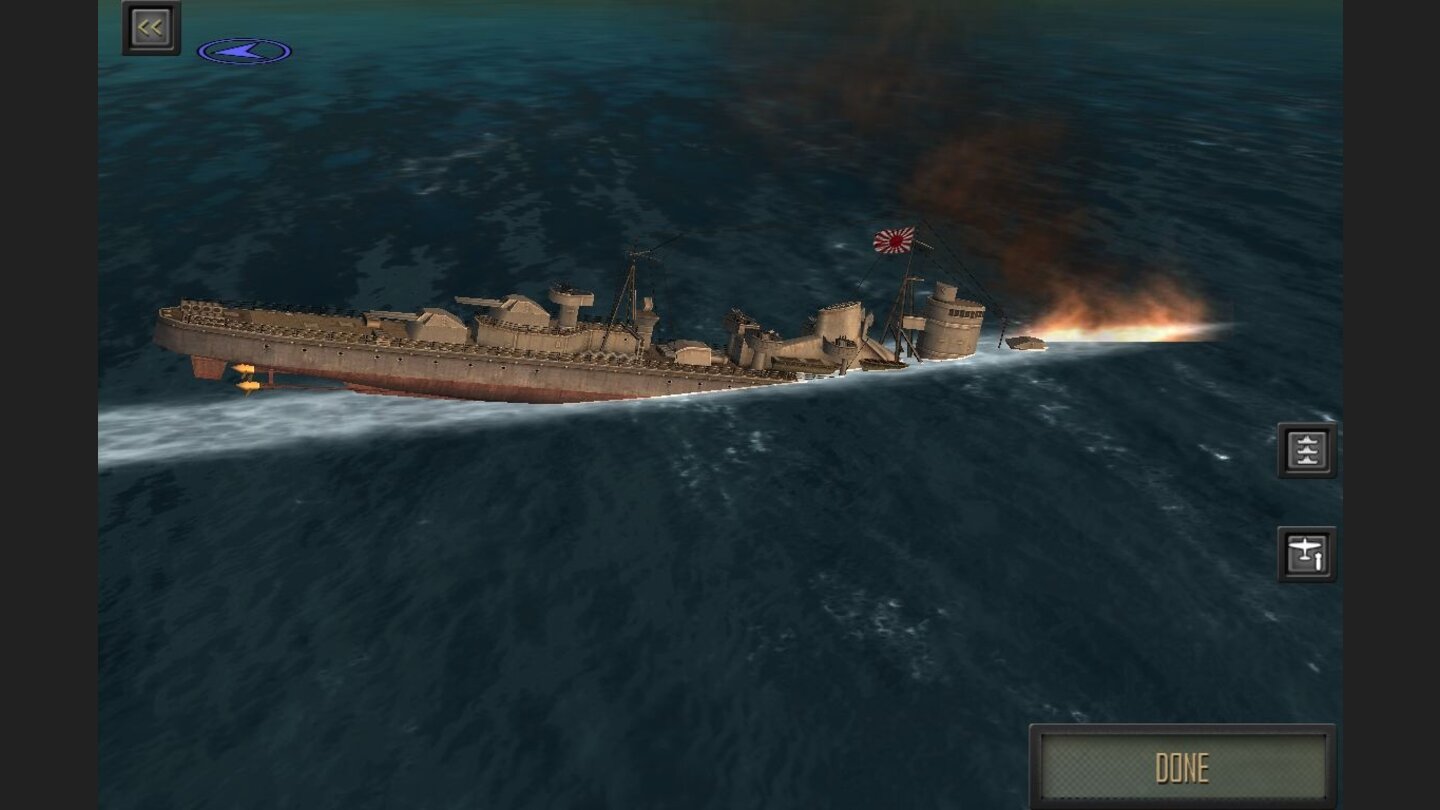This screenshot has height=810, width=1440.
Task: Confirm results with DONE
Action: pos(1183,767)
